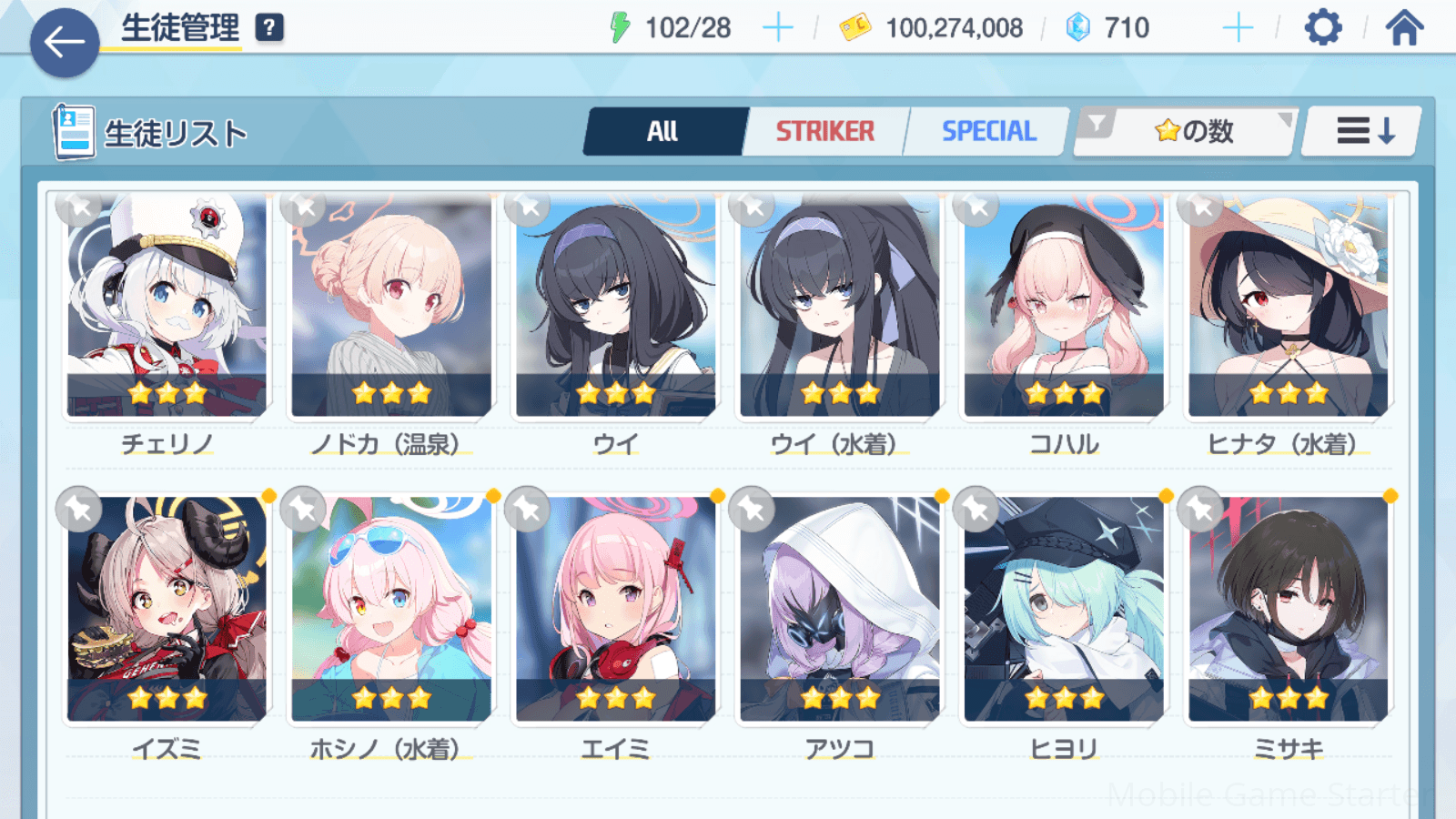Select student イズミ
1456x819 pixels.
(167, 610)
